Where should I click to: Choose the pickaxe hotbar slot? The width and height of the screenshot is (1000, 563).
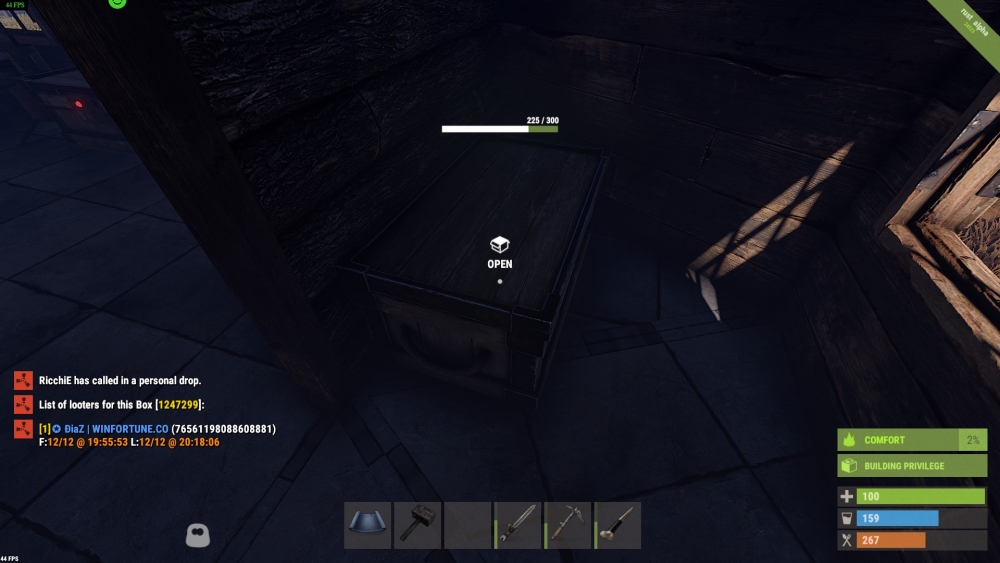click(x=568, y=525)
